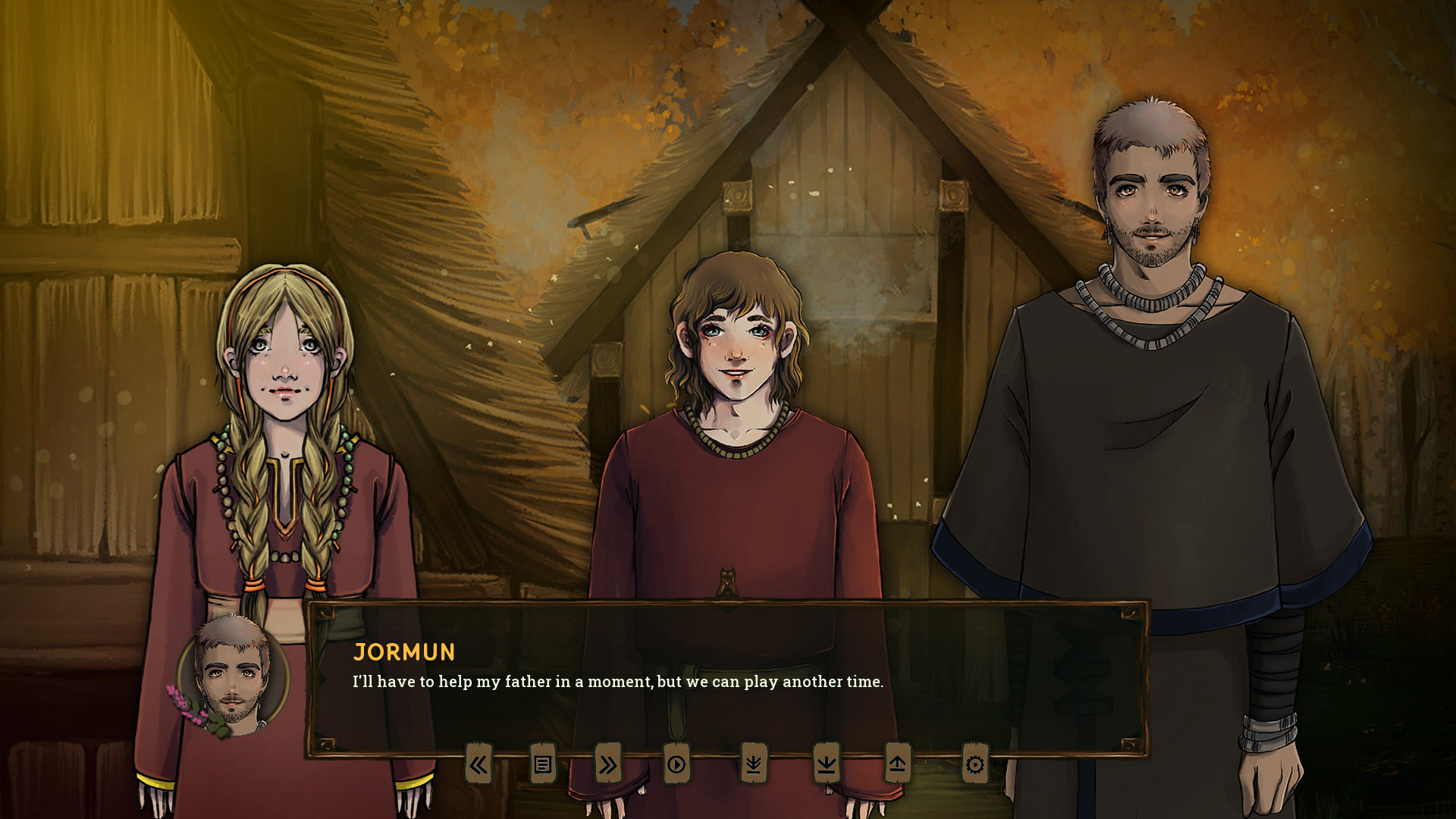1456x819 pixels.
Task: Advance Jormun's dialogue text
Action: pyautogui.click(x=726, y=682)
